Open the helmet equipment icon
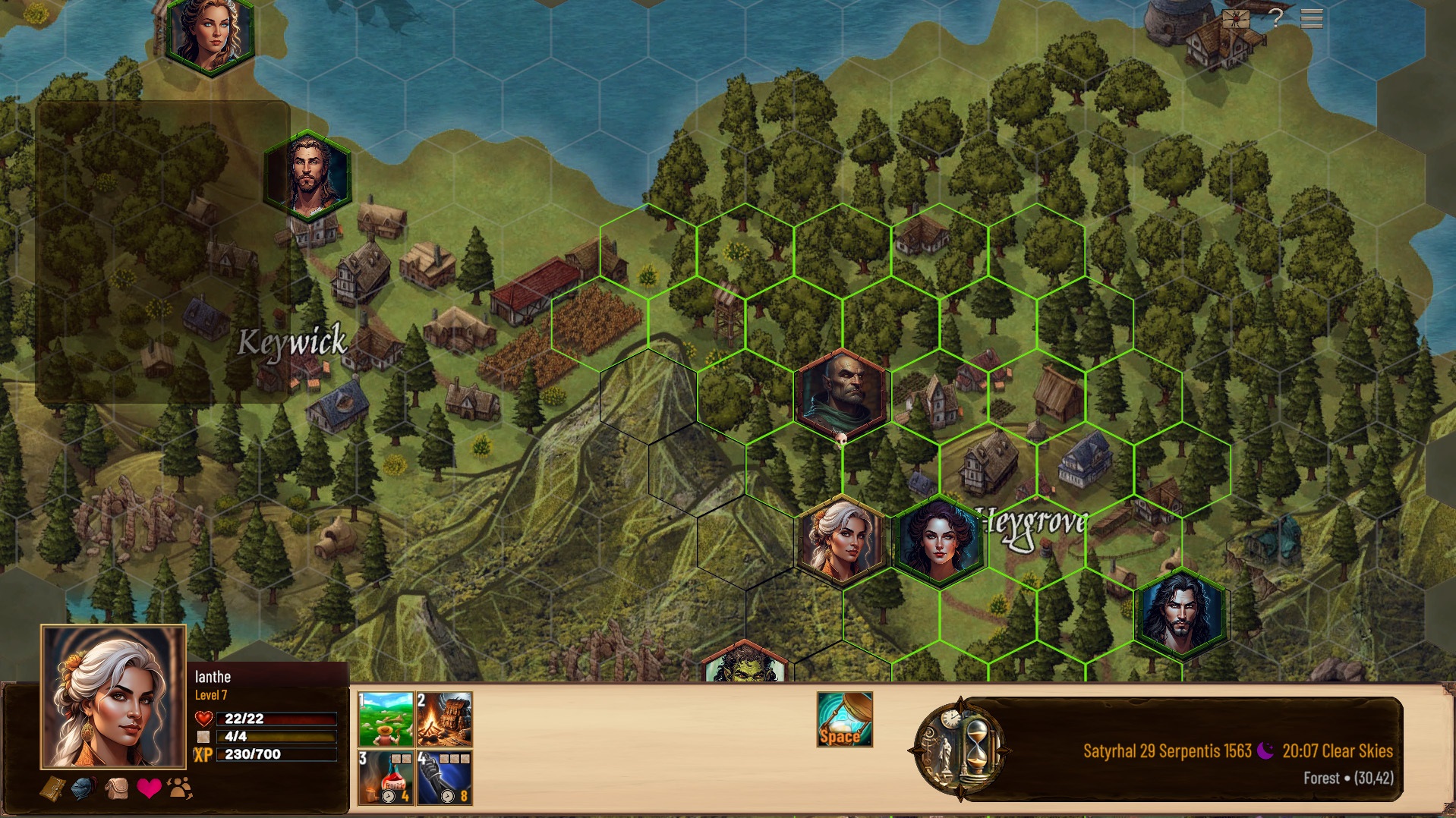1456x818 pixels. tap(84, 789)
